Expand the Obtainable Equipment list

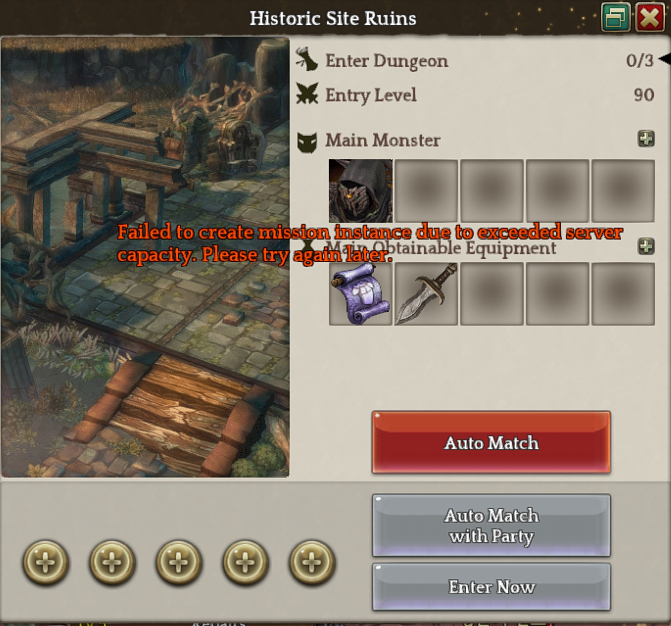click(x=646, y=246)
